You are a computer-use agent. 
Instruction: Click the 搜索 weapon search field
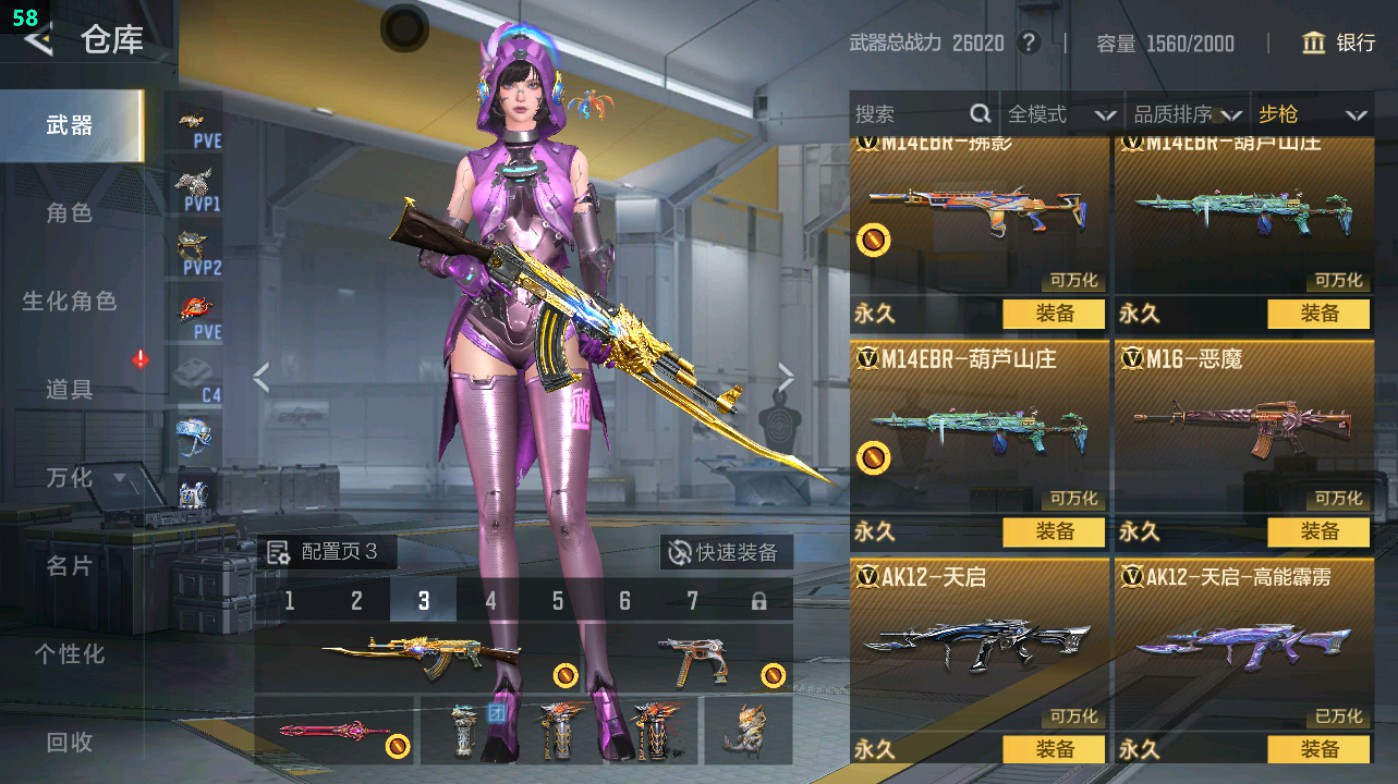point(910,115)
